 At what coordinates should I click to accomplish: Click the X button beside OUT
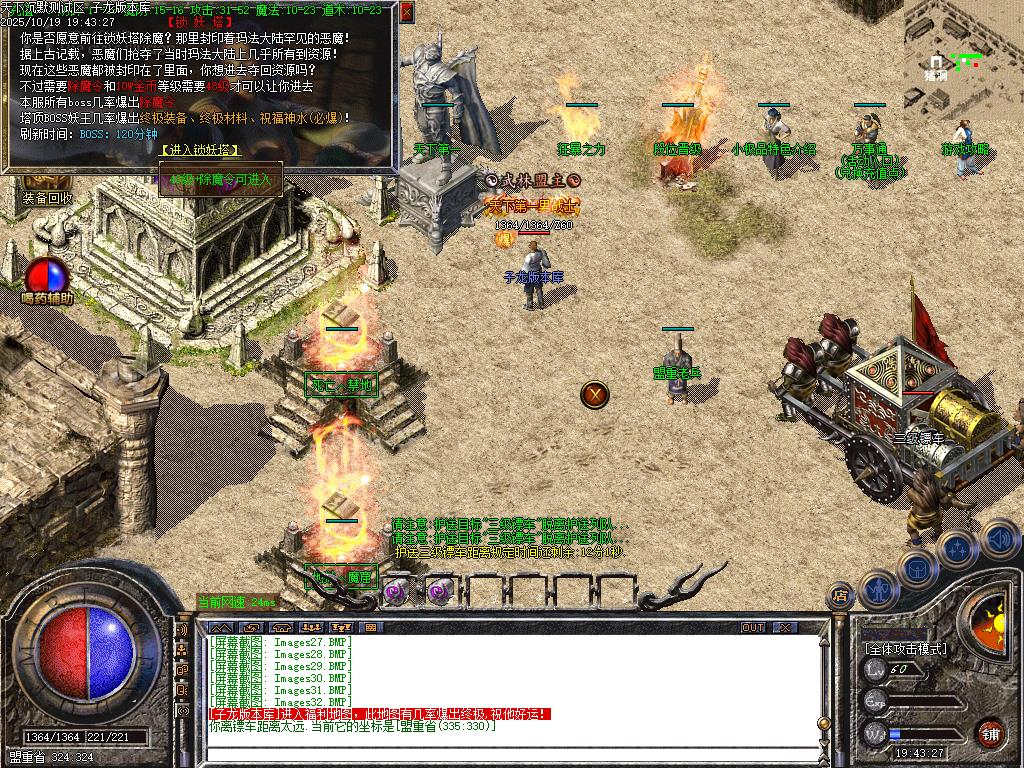pyautogui.click(x=785, y=628)
